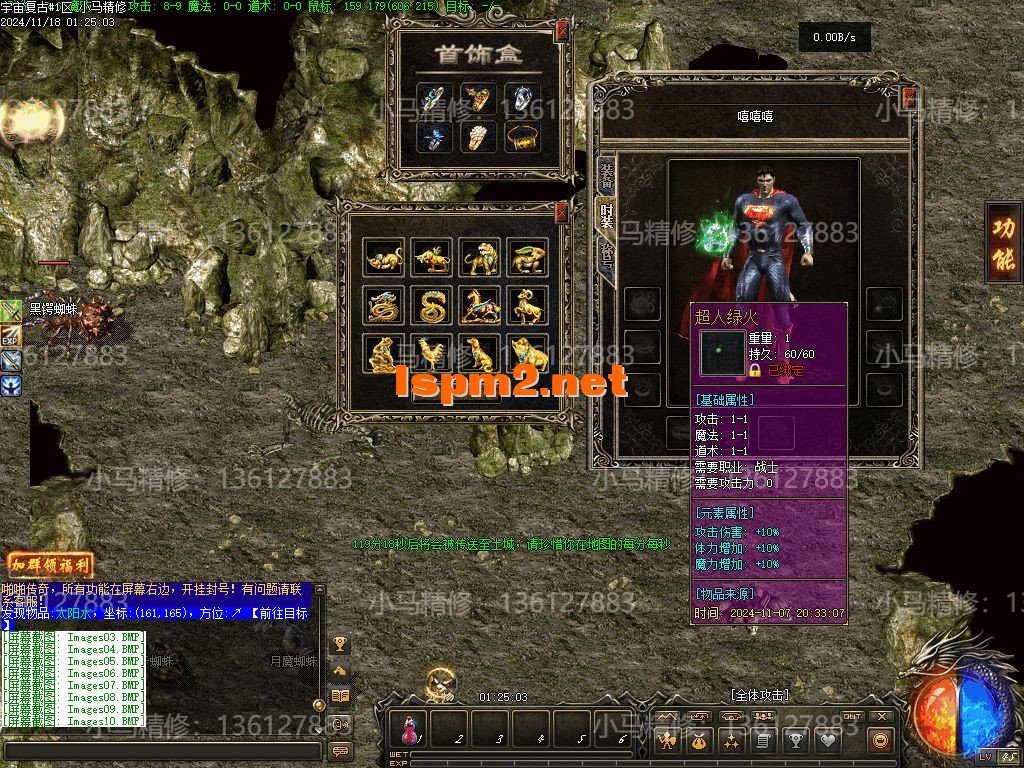Image resolution: width=1024 pixels, height=768 pixels.
Task: Close the character equipment window
Action: 909,98
